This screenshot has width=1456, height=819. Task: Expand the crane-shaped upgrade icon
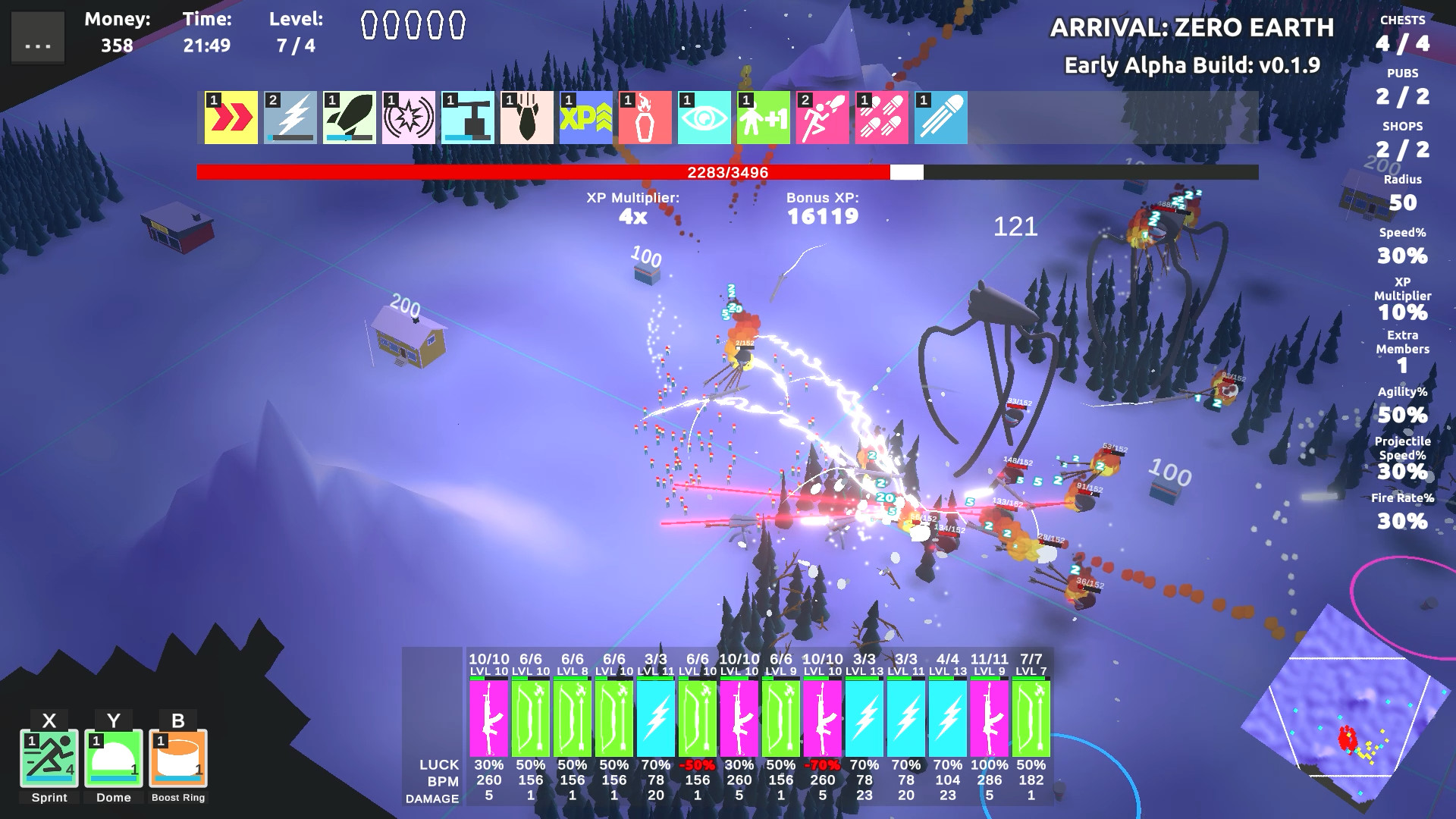(x=467, y=118)
